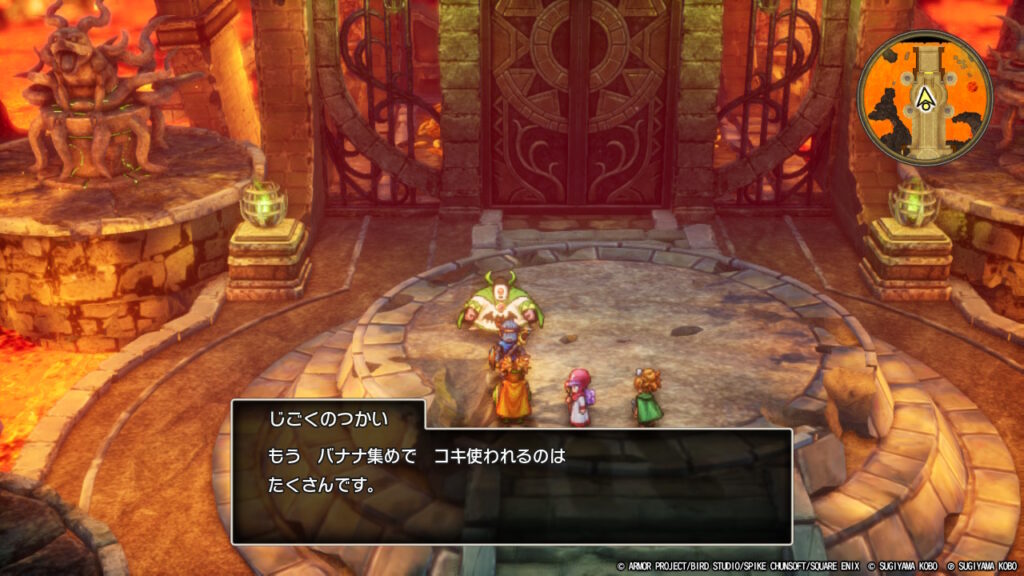Open the circular minimap
1024x576 pixels.
click(x=924, y=98)
